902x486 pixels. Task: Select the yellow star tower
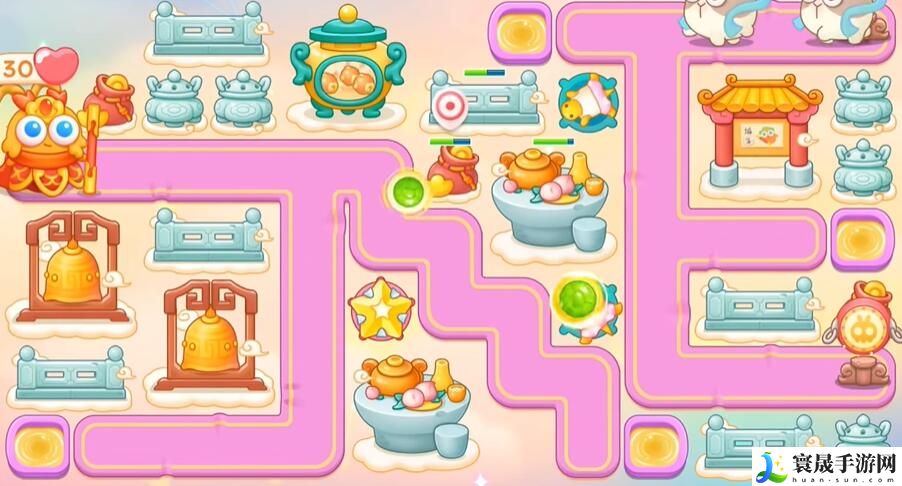point(380,310)
